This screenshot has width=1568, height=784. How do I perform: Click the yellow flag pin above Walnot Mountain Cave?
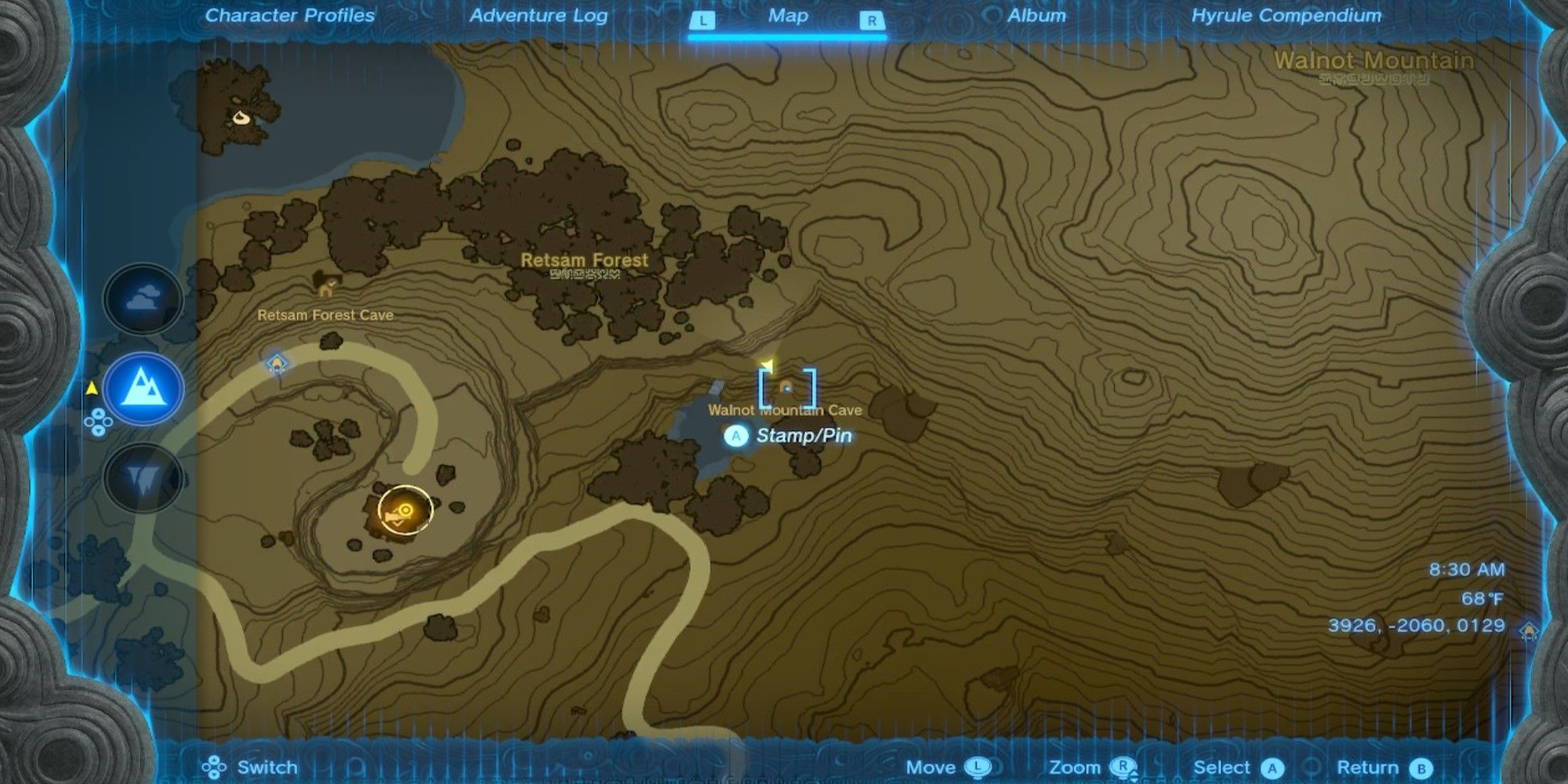tap(766, 363)
